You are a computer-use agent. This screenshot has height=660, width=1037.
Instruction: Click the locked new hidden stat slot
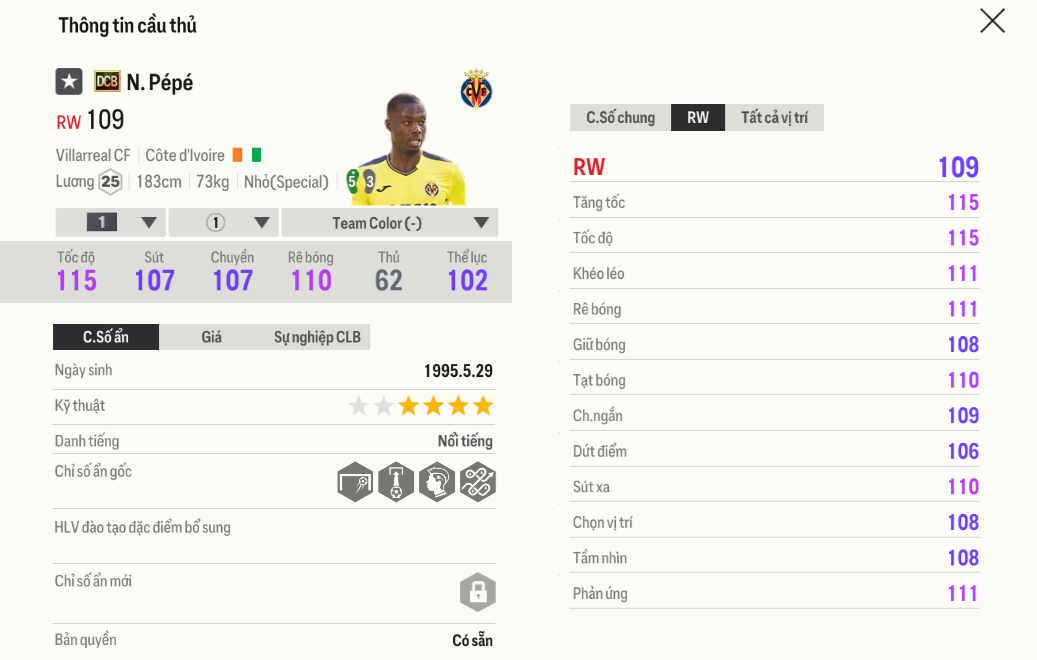478,592
